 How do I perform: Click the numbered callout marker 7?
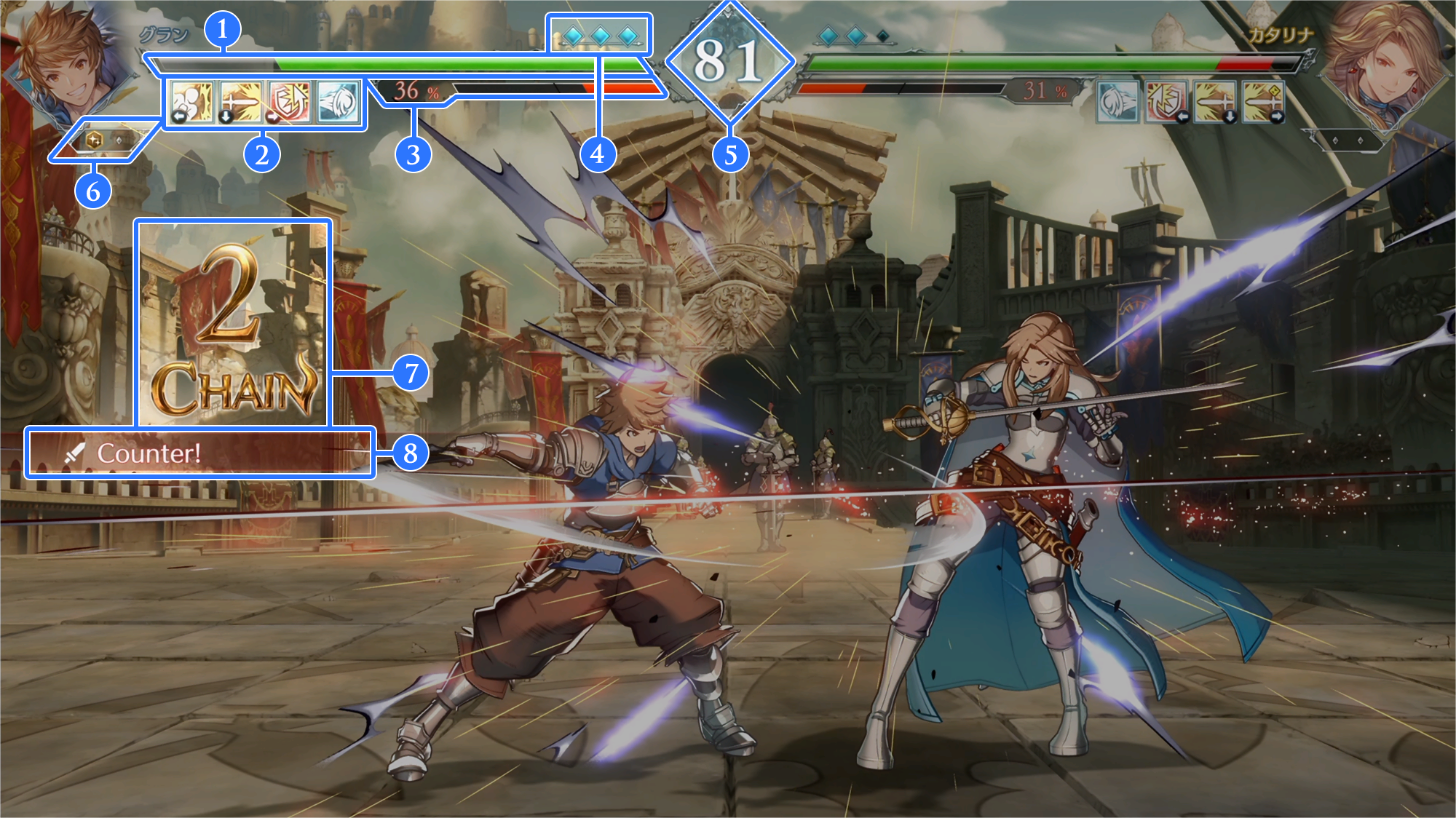411,373
